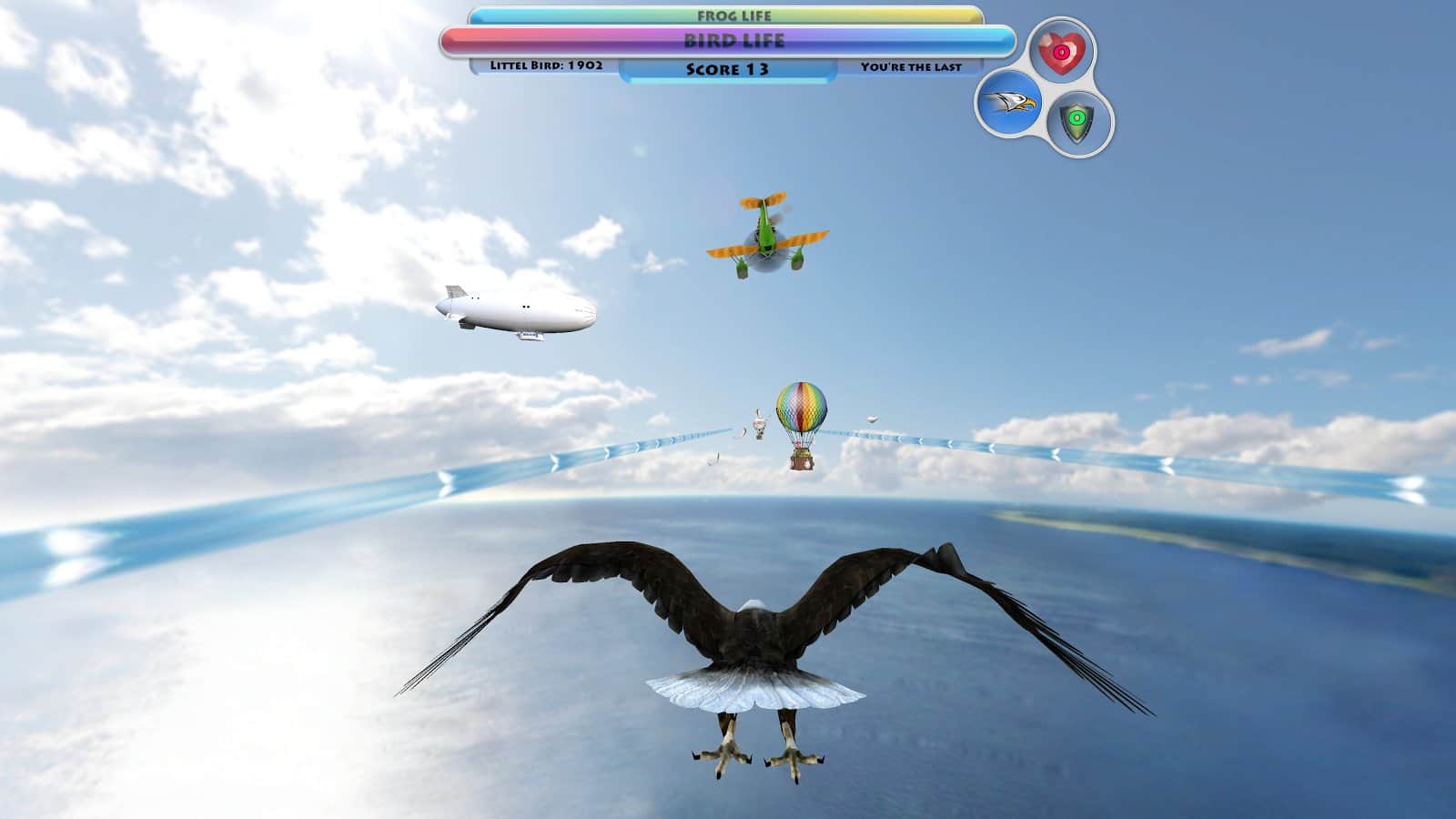Viewport: 1456px width, 819px height.
Task: Toggle the heart's red center ring
Action: pyautogui.click(x=1064, y=54)
